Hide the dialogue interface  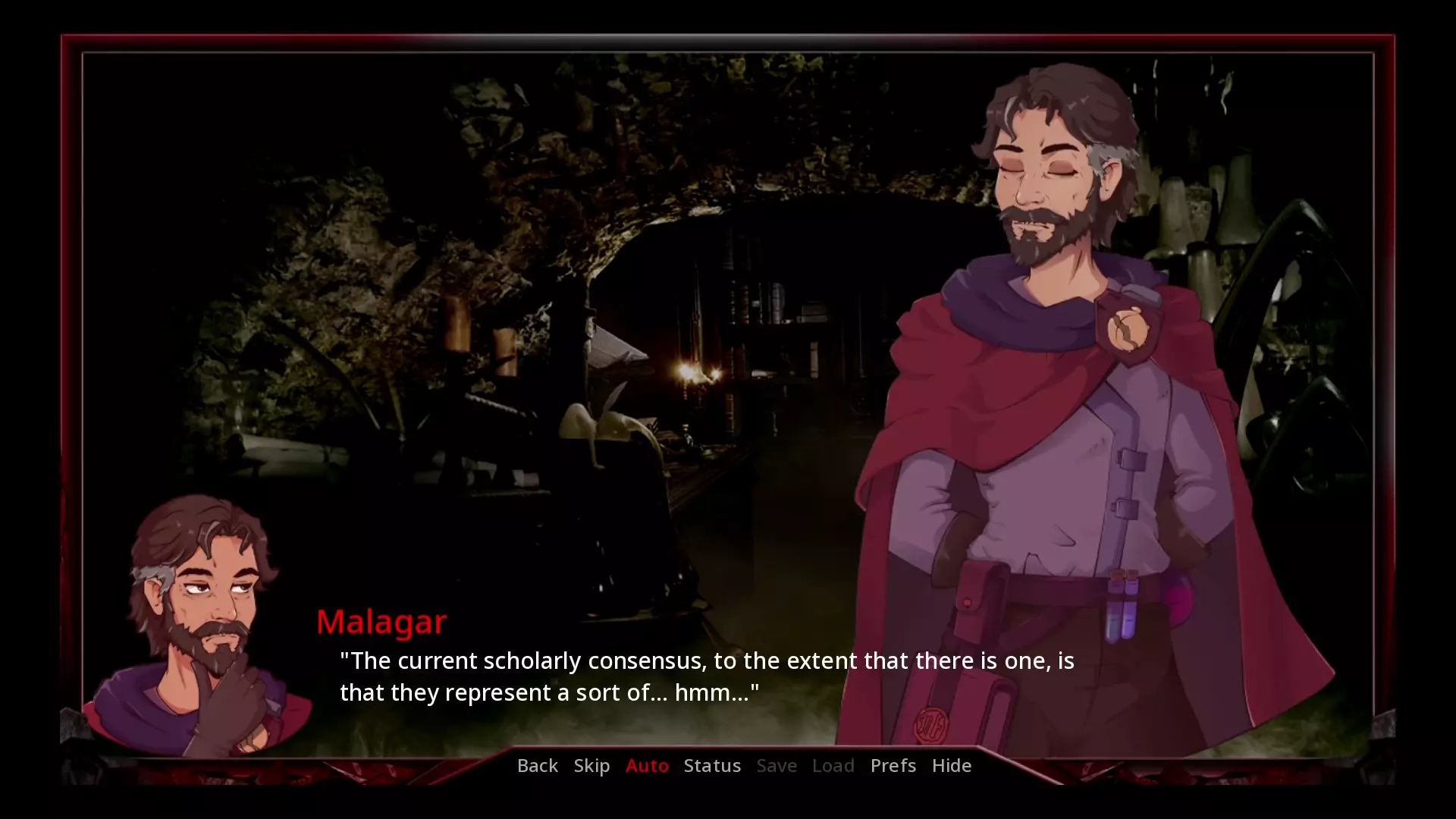(x=951, y=766)
